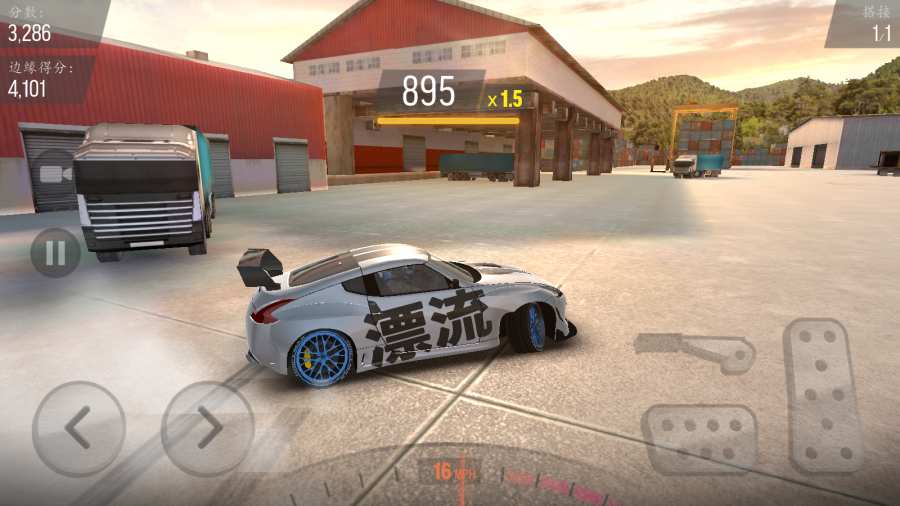Pause the game with the pause button
This screenshot has height=506, width=900.
pyautogui.click(x=55, y=253)
